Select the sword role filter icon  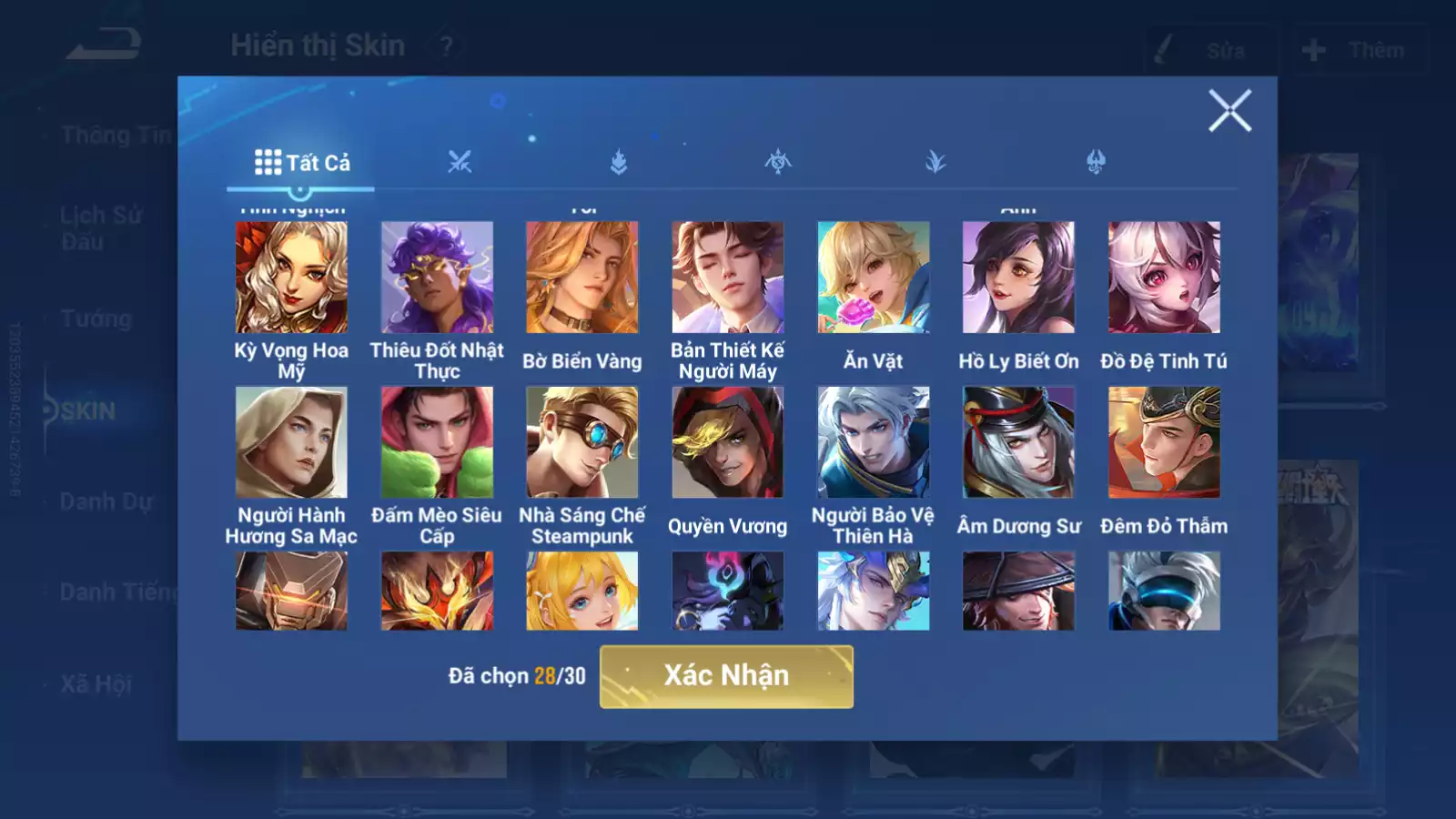460,162
